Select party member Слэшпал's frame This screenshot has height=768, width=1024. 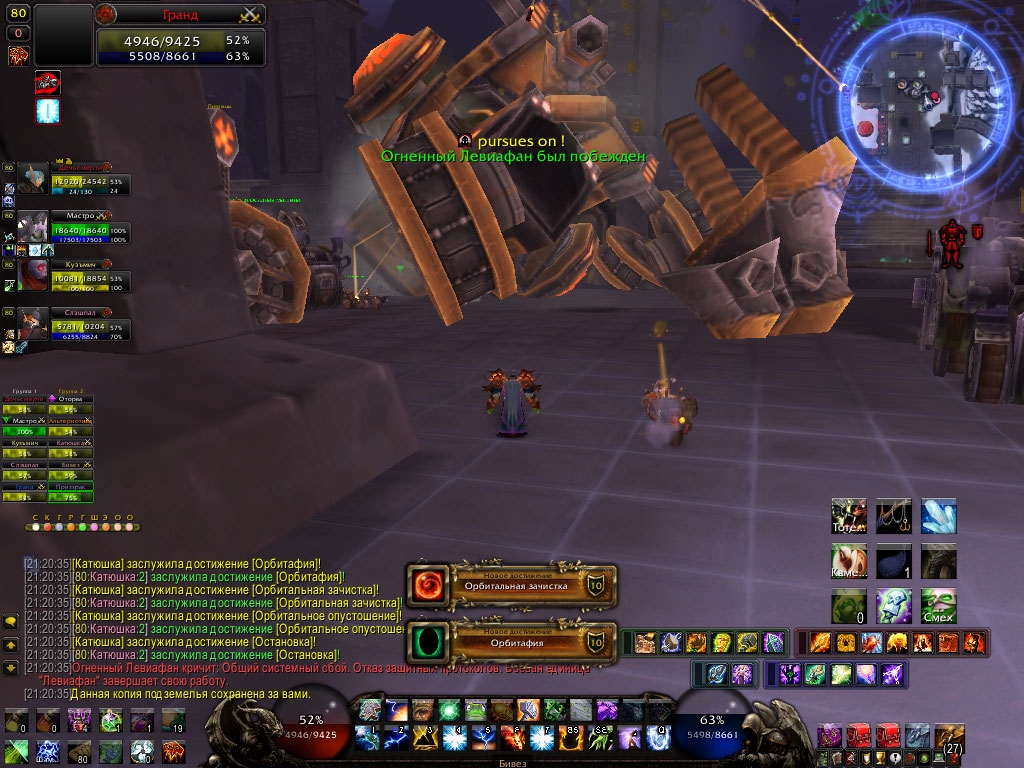[x=76, y=322]
